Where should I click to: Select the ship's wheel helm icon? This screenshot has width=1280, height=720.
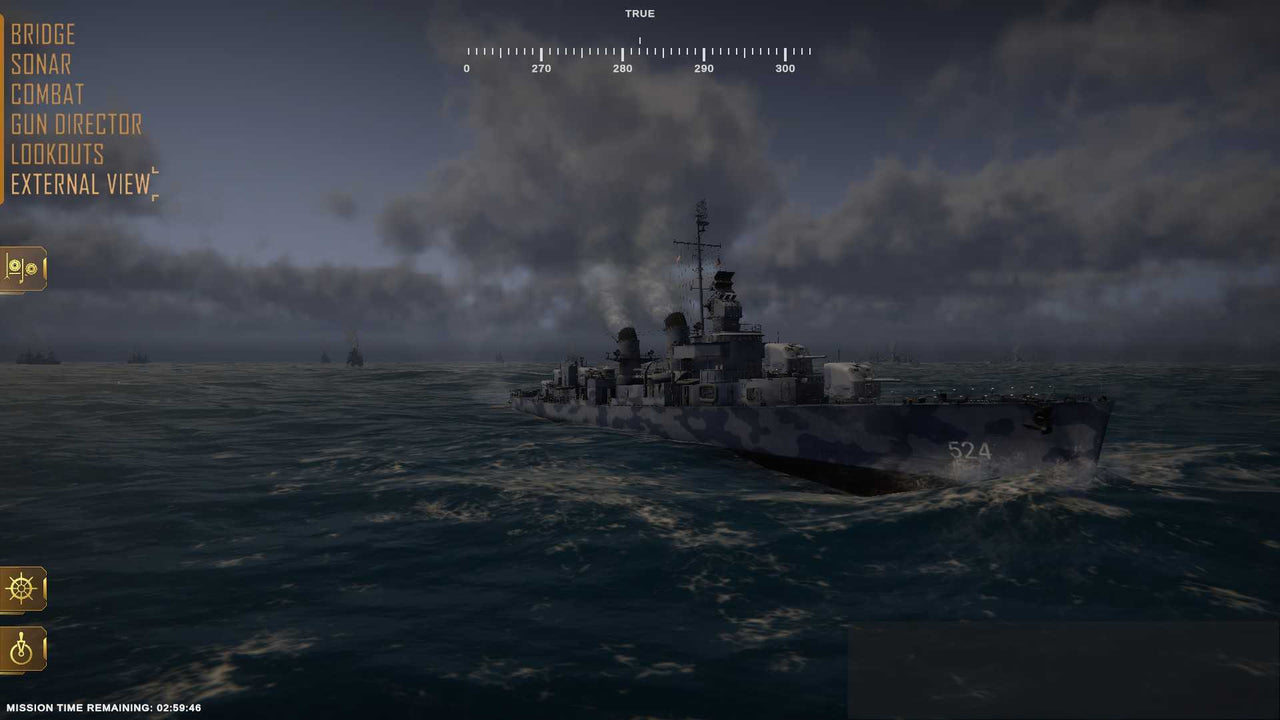click(22, 588)
